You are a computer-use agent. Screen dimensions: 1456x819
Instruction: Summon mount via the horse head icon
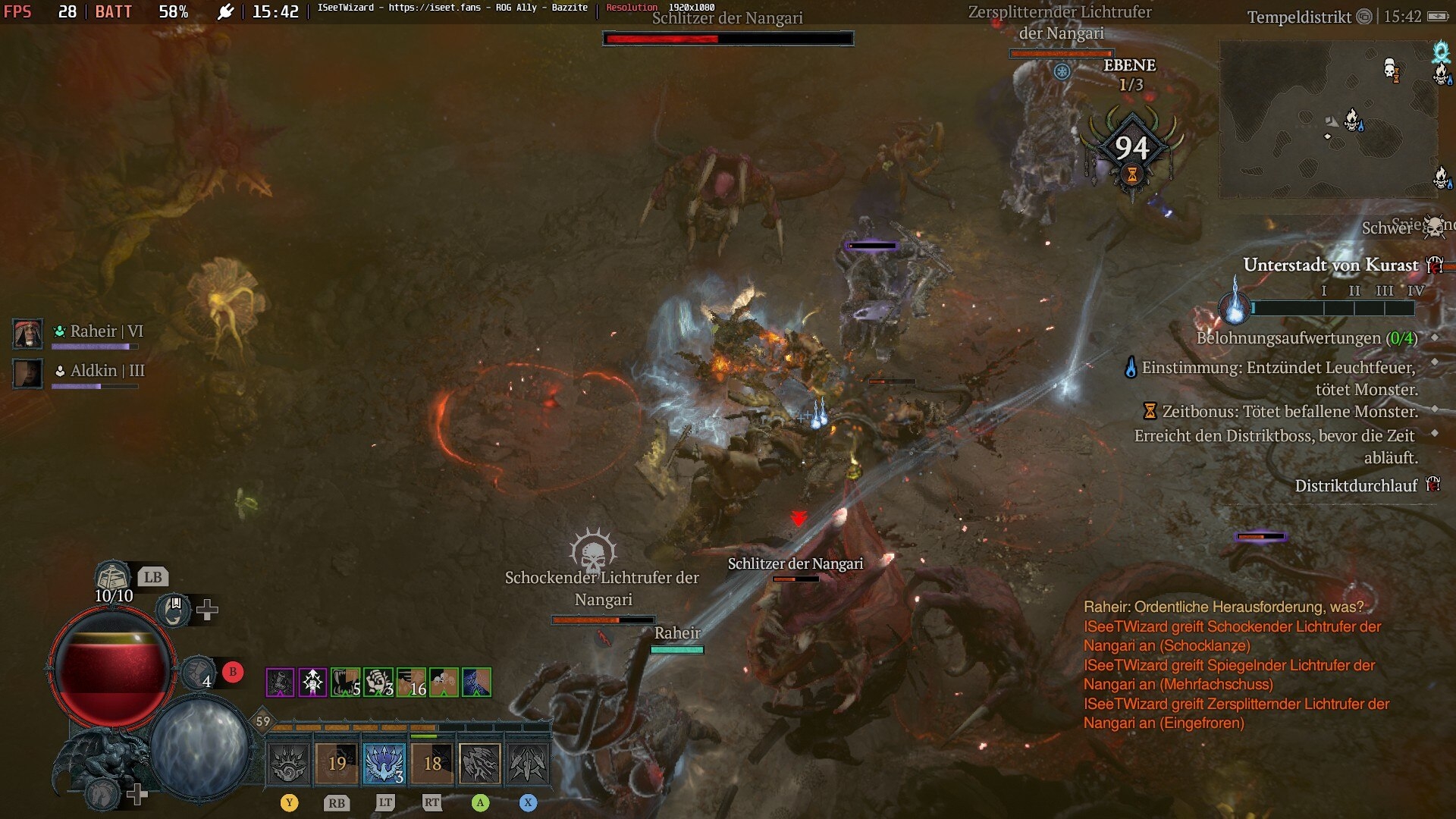(103, 794)
